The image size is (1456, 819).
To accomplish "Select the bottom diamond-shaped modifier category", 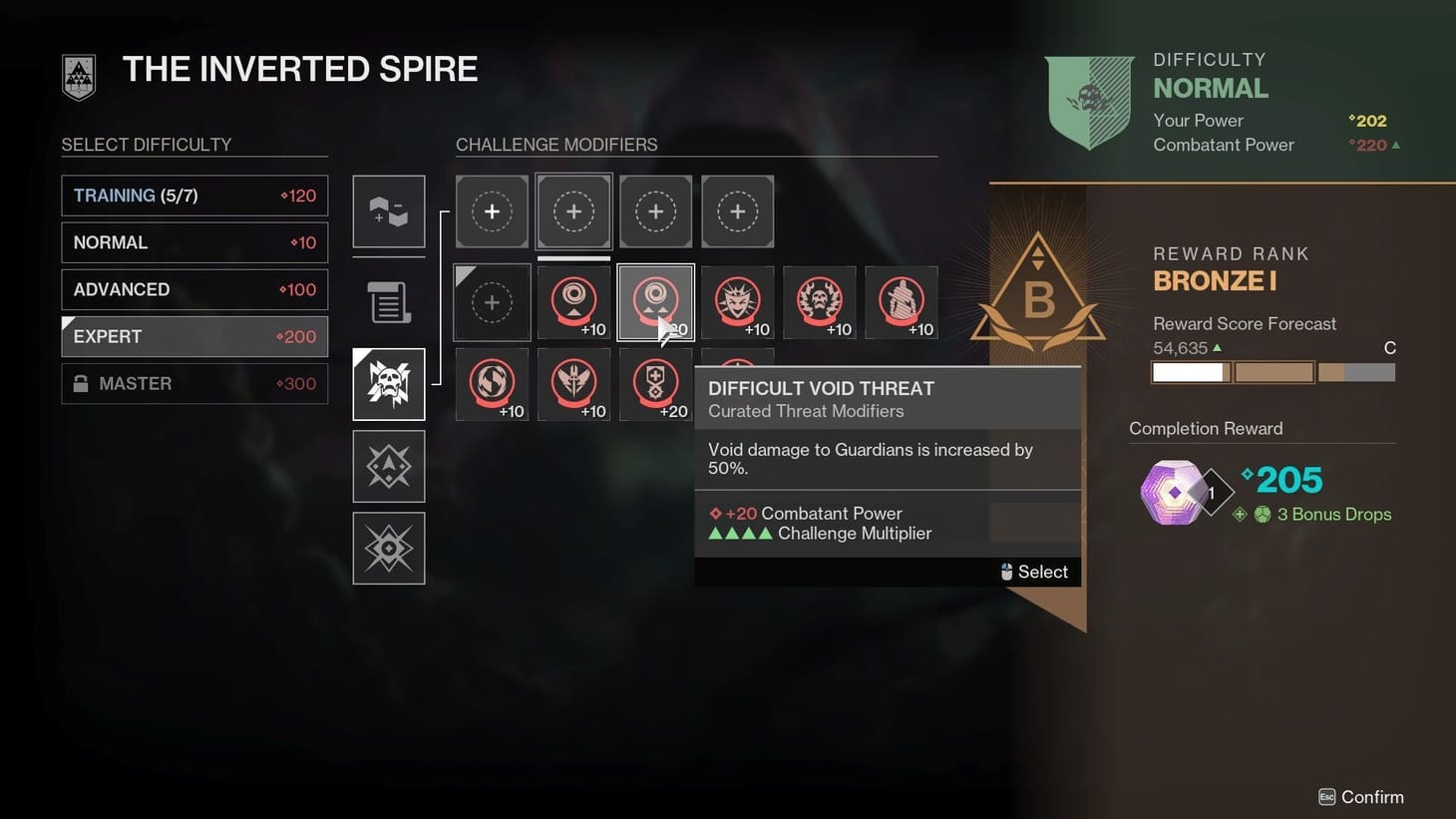I will (x=388, y=548).
